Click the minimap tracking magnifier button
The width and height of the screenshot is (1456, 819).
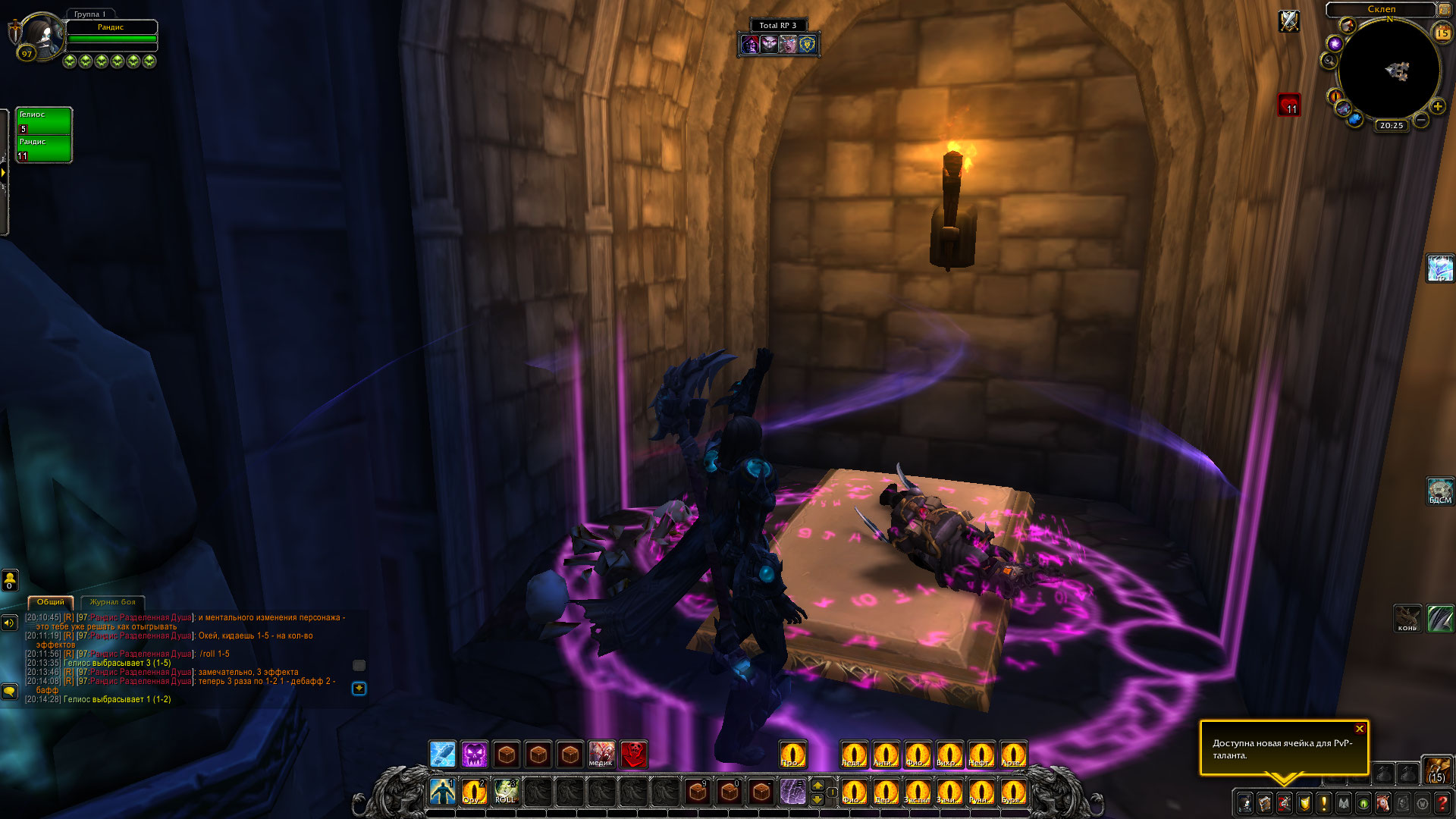[1329, 61]
